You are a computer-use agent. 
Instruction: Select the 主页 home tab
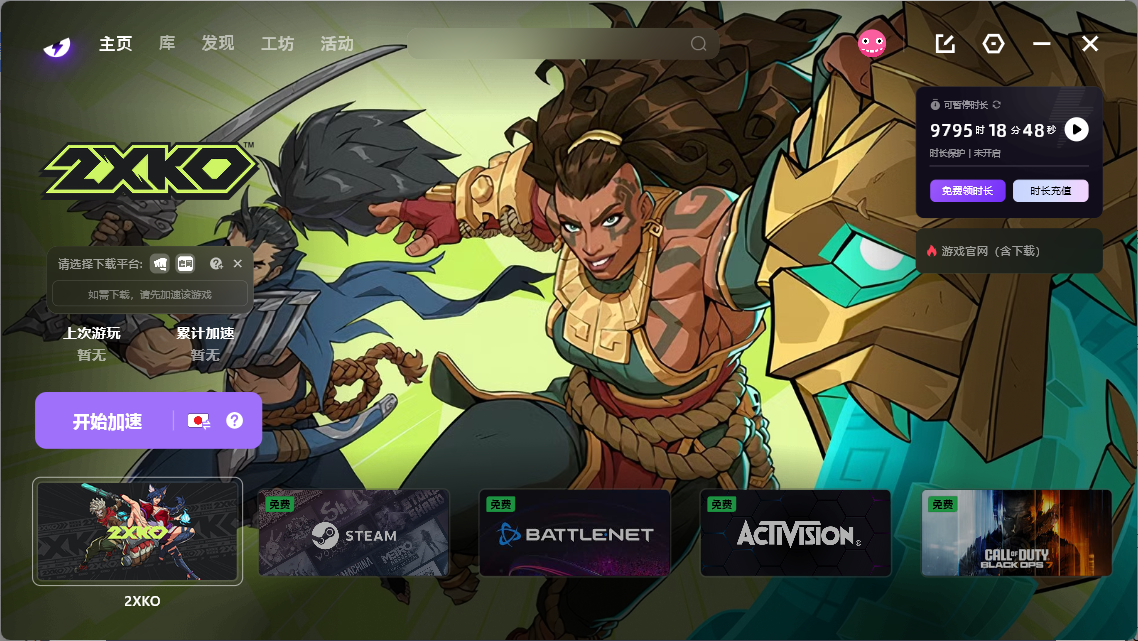(116, 44)
